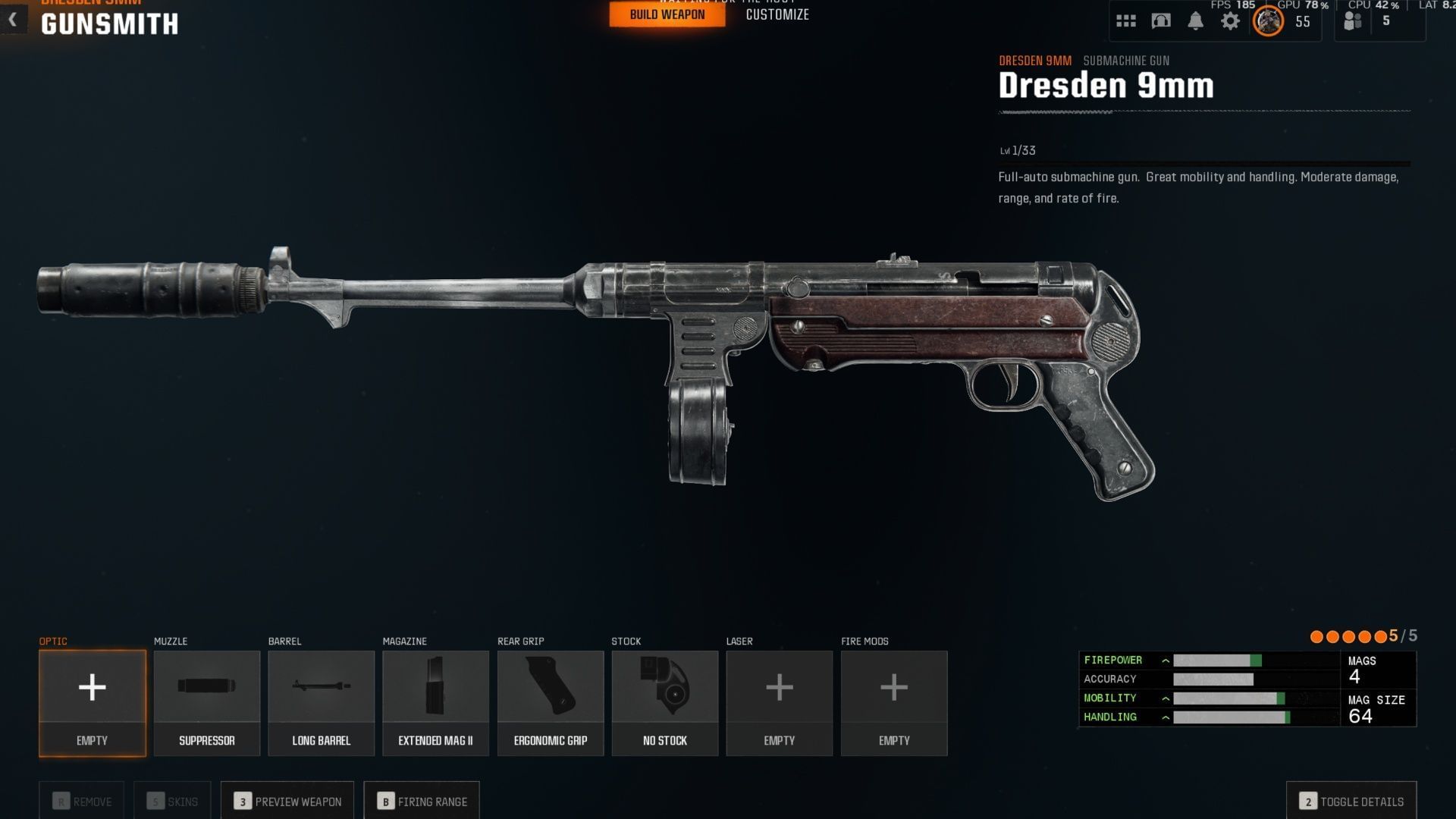Show notifications via the bell icon
Image resolution: width=1456 pixels, height=819 pixels.
(x=1195, y=21)
